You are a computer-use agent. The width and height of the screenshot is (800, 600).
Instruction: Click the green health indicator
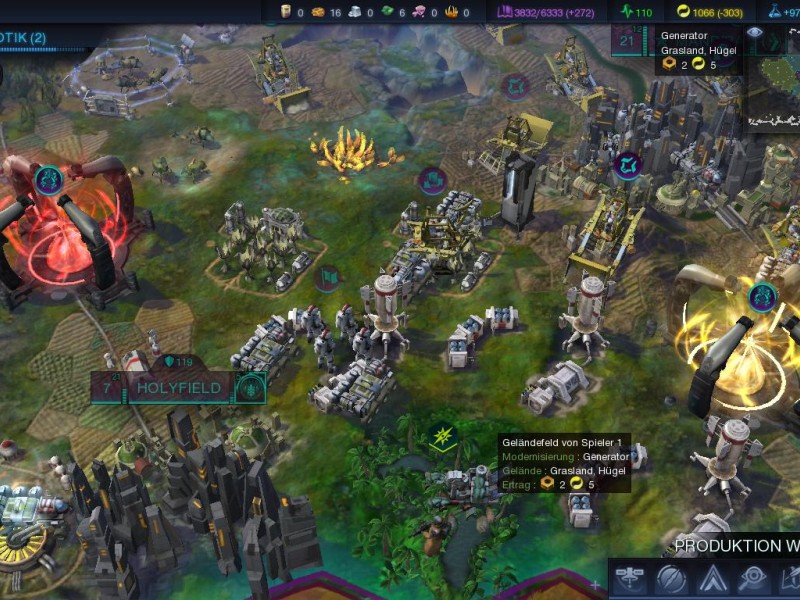click(x=635, y=12)
